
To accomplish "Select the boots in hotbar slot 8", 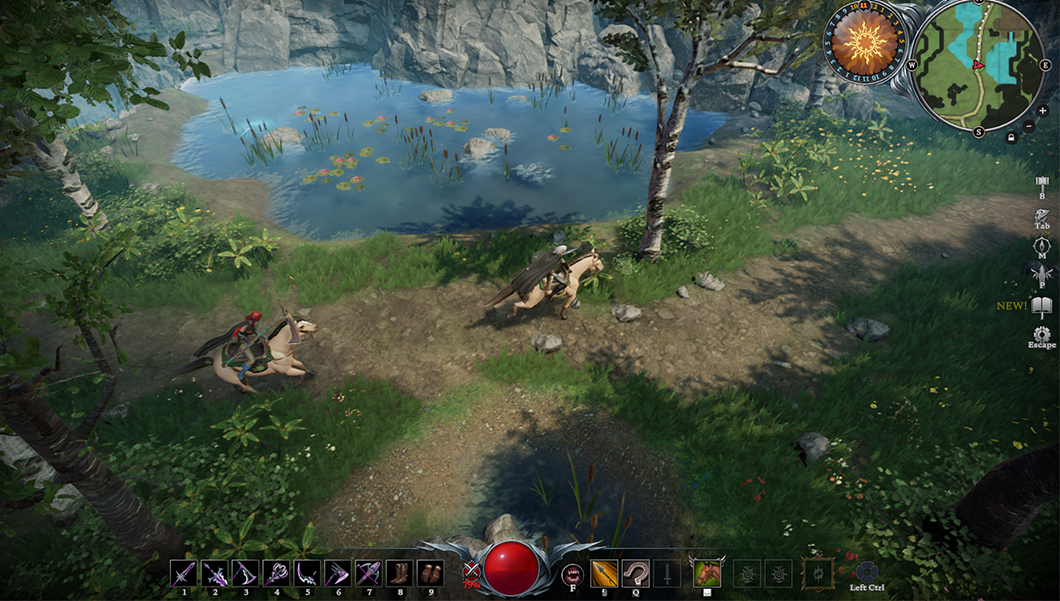I will pos(399,573).
